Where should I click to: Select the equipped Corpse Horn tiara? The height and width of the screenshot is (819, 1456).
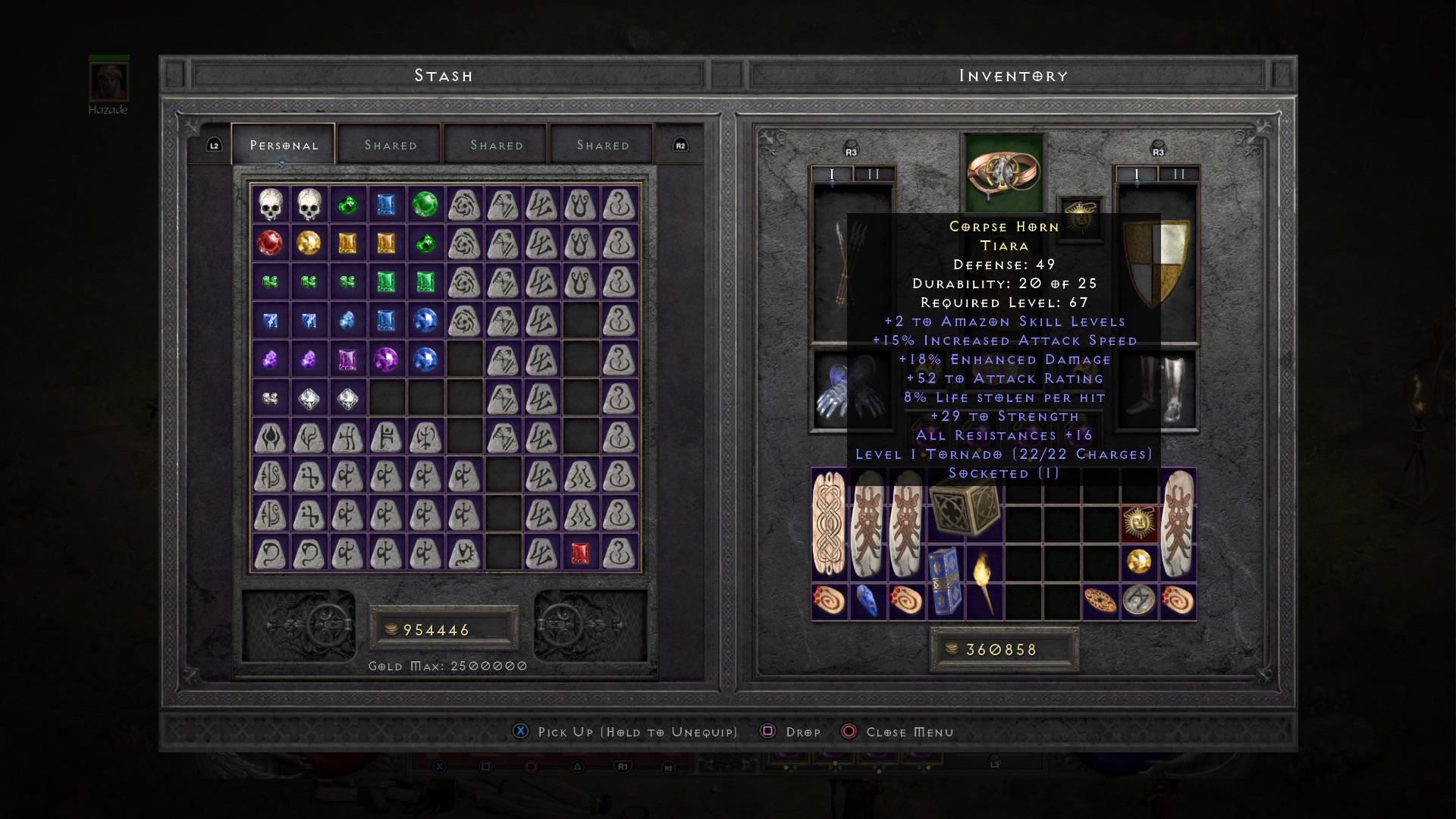point(1003,171)
